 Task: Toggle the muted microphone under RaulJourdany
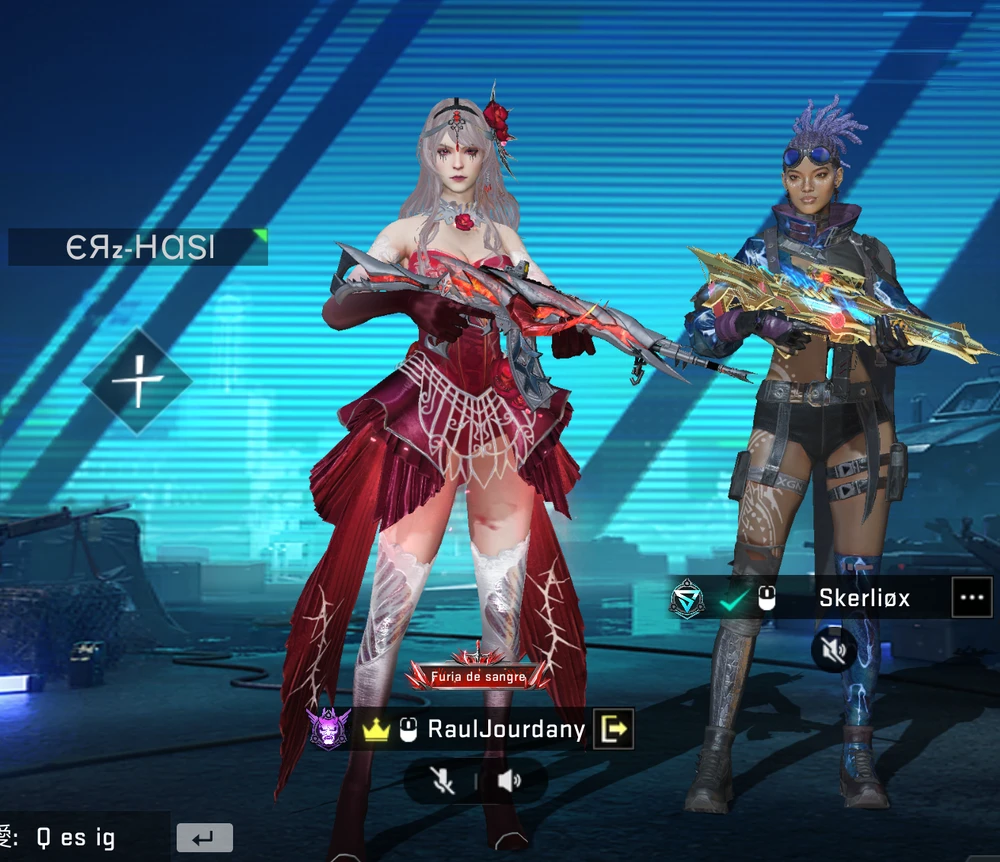(440, 781)
